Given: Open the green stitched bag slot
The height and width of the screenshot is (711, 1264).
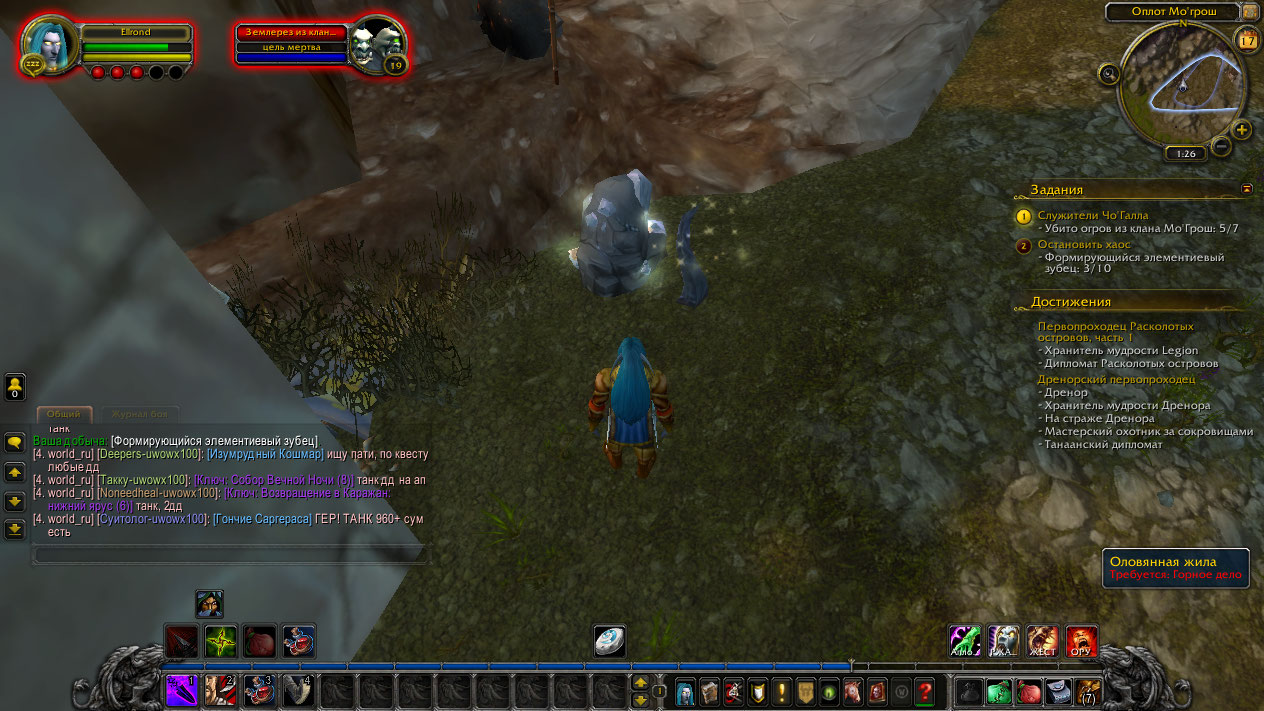Looking at the screenshot, I should (999, 690).
